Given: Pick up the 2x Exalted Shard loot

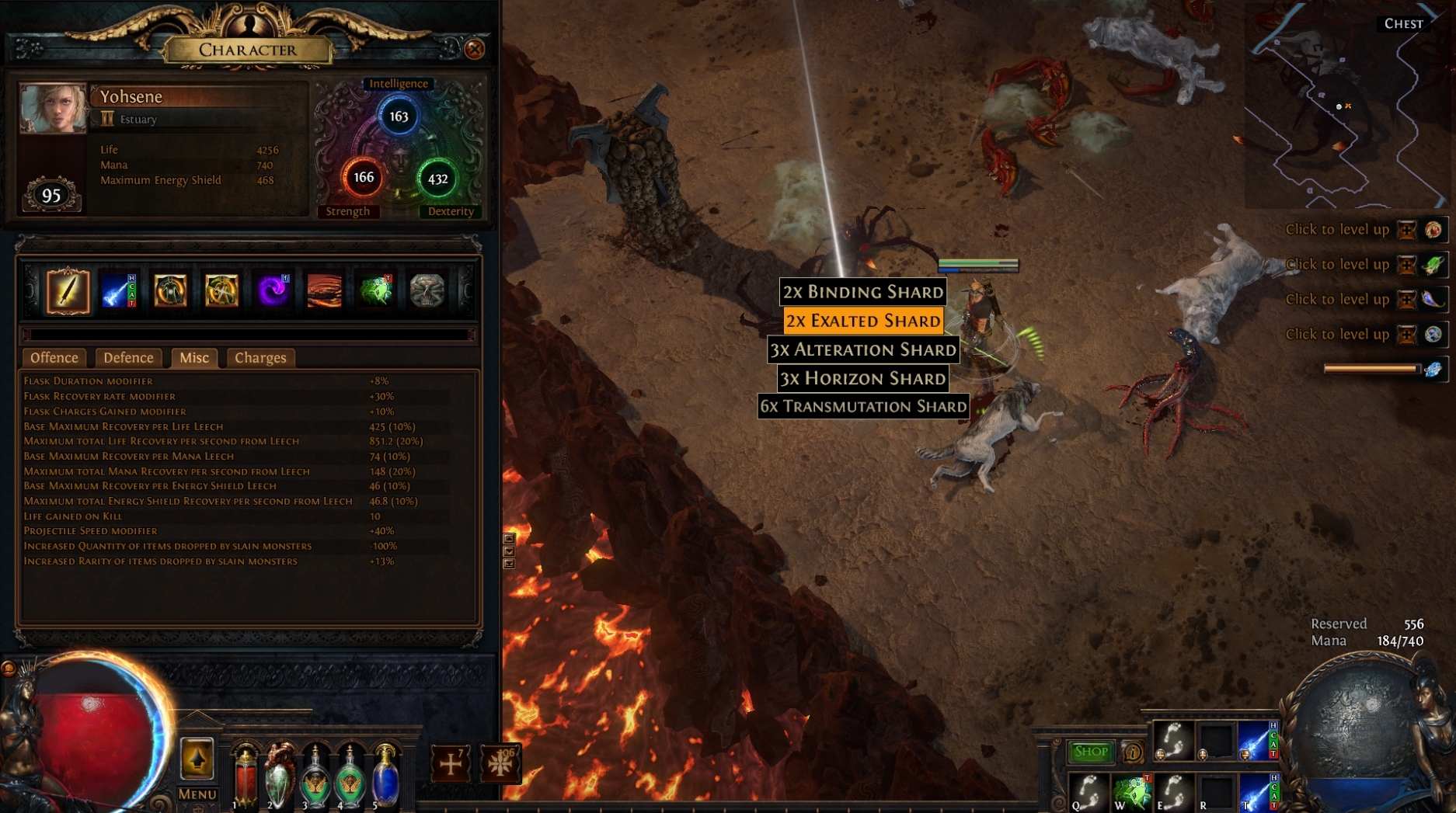Looking at the screenshot, I should [x=862, y=320].
